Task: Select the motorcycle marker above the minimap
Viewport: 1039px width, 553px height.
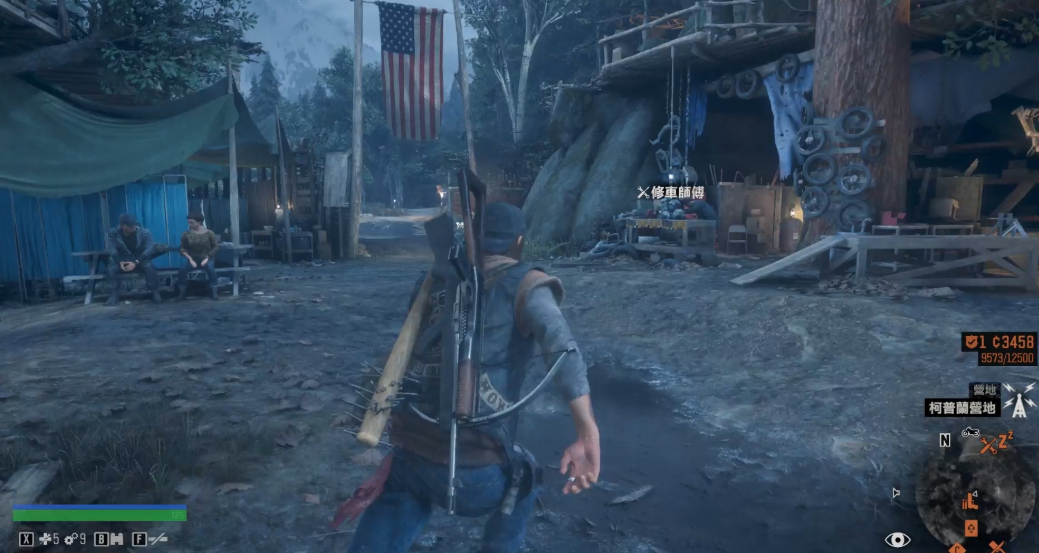Action: click(x=969, y=433)
